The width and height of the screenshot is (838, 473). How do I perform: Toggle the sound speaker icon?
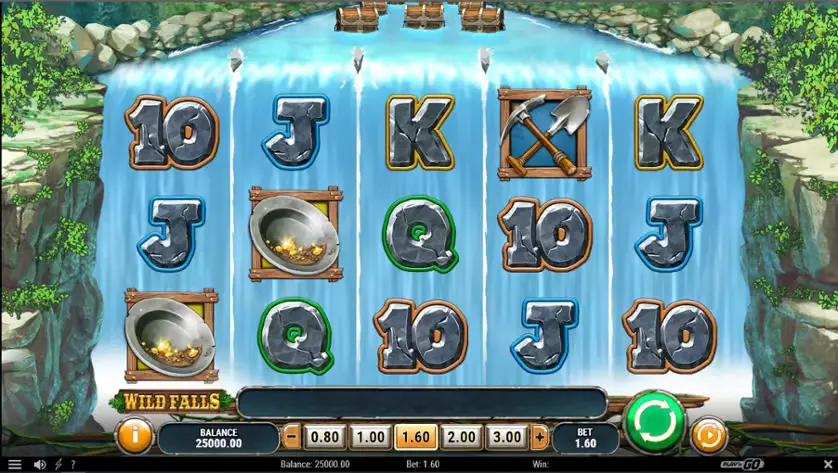40,465
